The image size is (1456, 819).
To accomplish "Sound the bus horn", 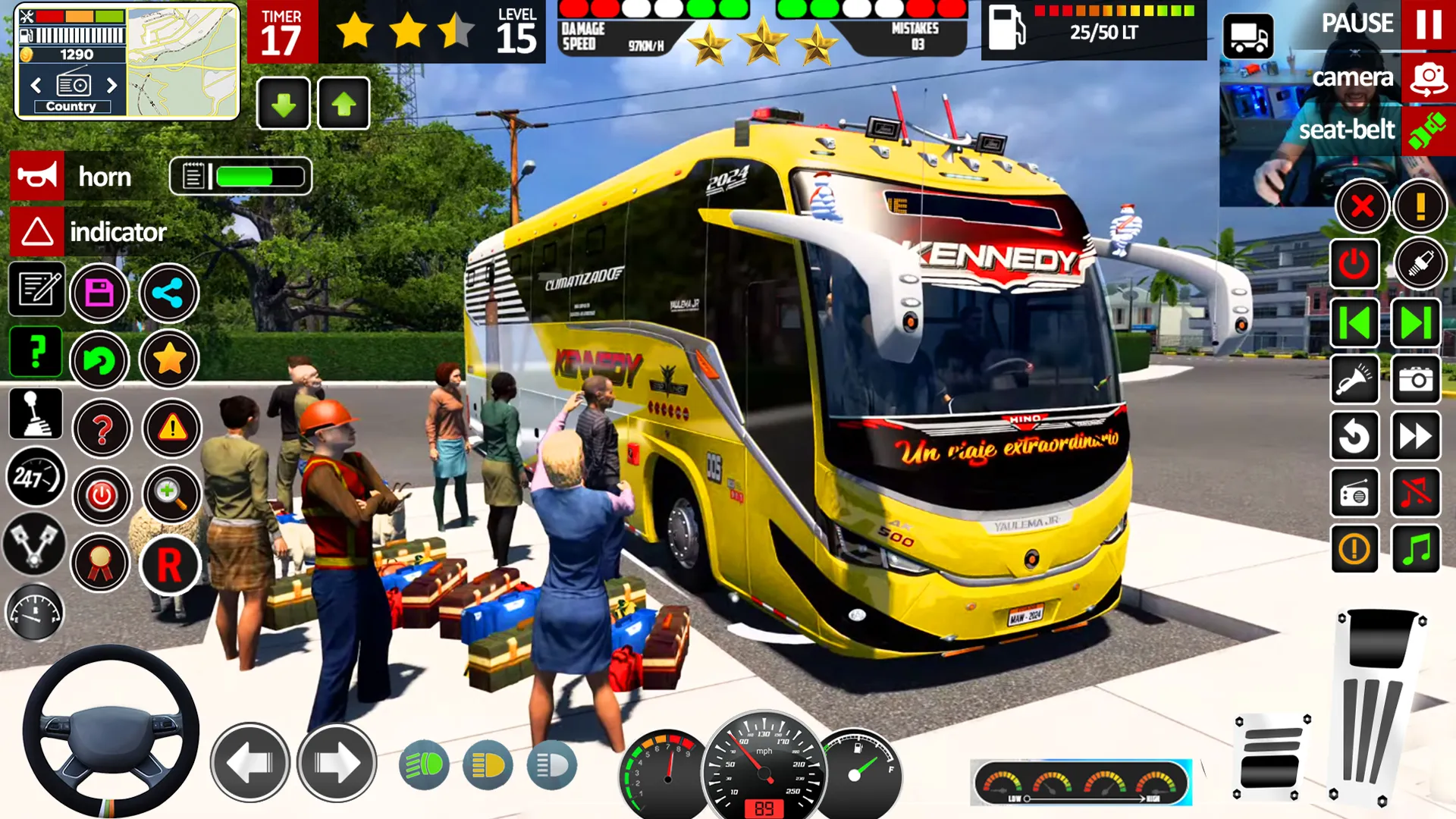I will pos(36,176).
